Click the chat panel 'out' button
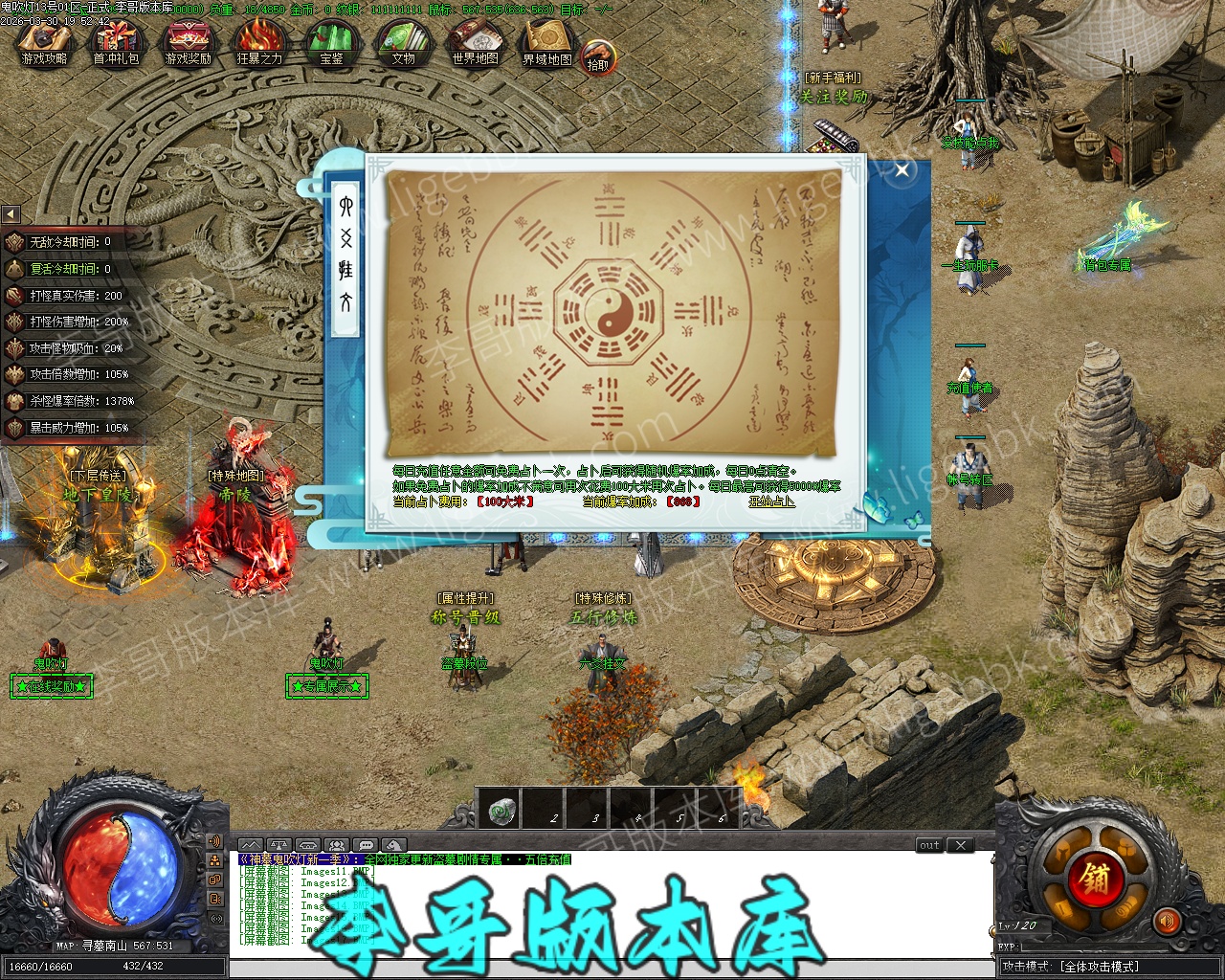 (x=929, y=845)
